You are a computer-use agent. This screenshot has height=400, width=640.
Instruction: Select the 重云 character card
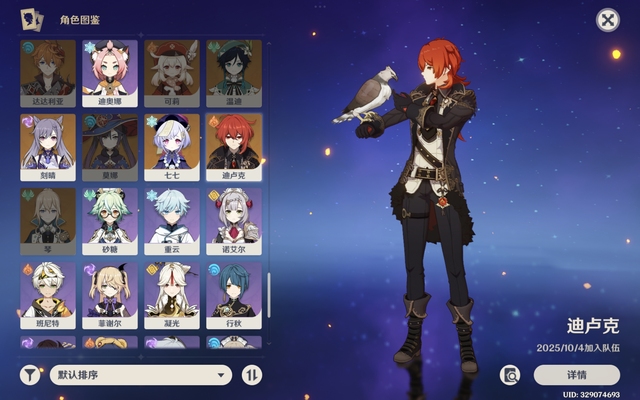(172, 220)
